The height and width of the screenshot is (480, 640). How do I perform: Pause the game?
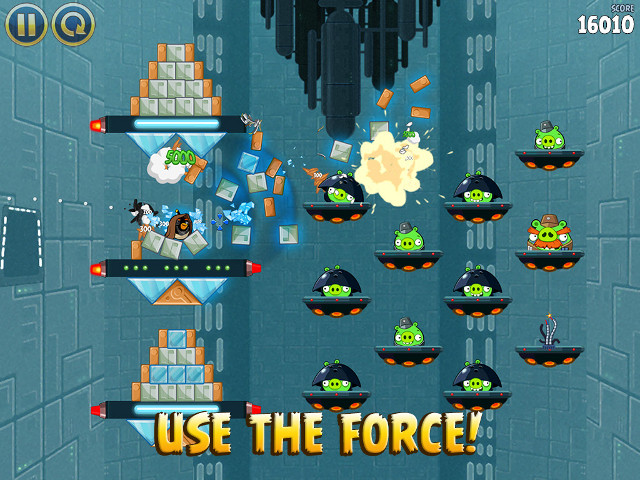pos(26,24)
